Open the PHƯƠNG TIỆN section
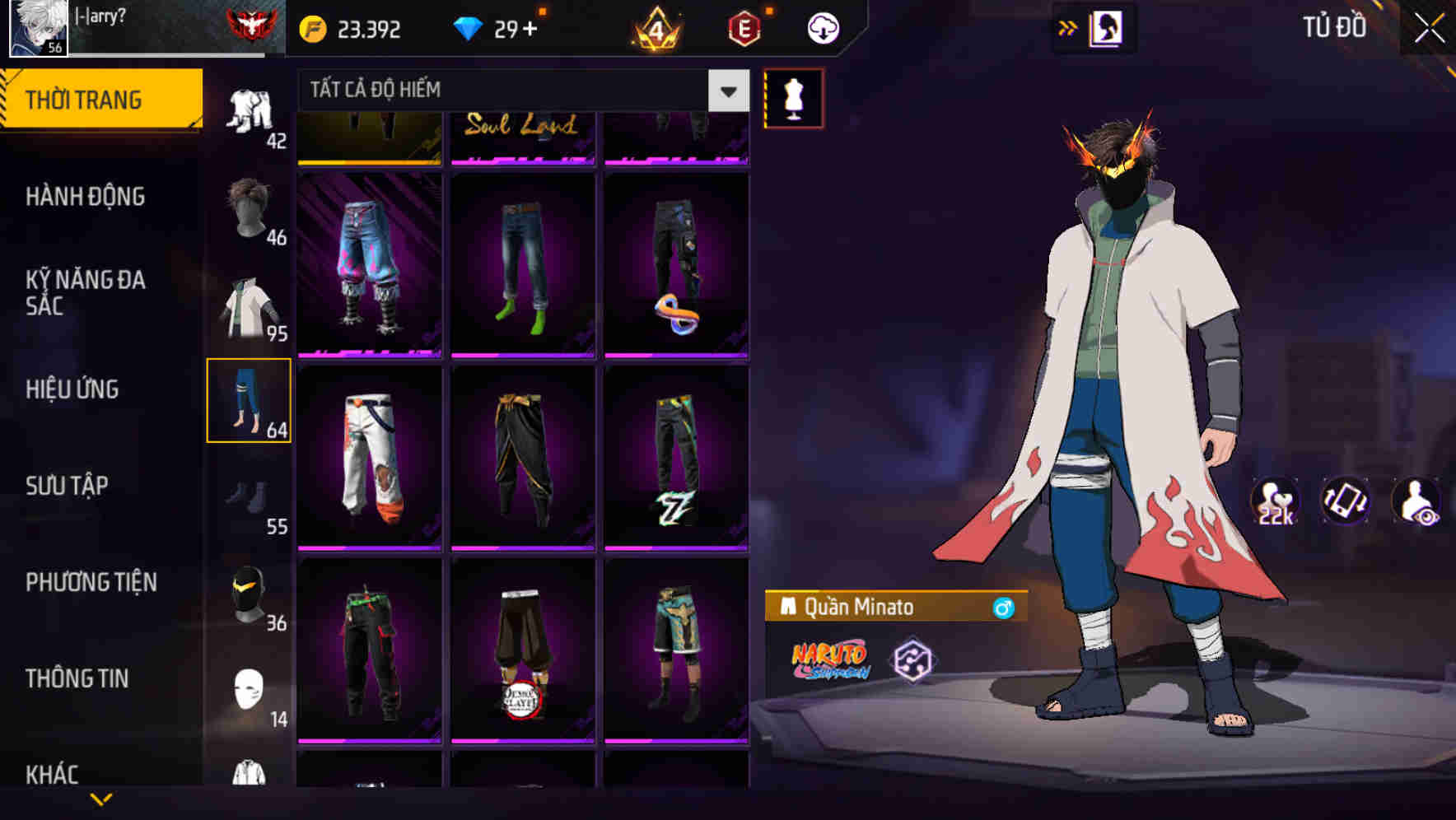The height and width of the screenshot is (820, 1456). [x=91, y=581]
